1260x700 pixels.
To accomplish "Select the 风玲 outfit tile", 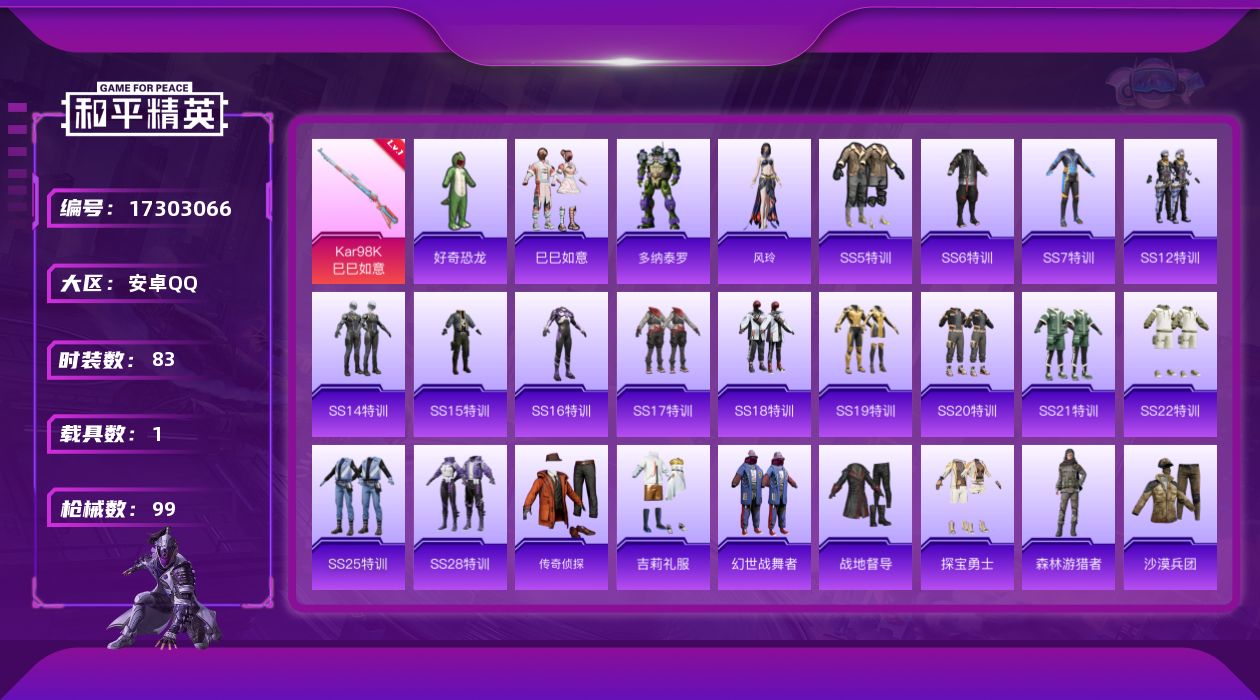I will coord(764,211).
